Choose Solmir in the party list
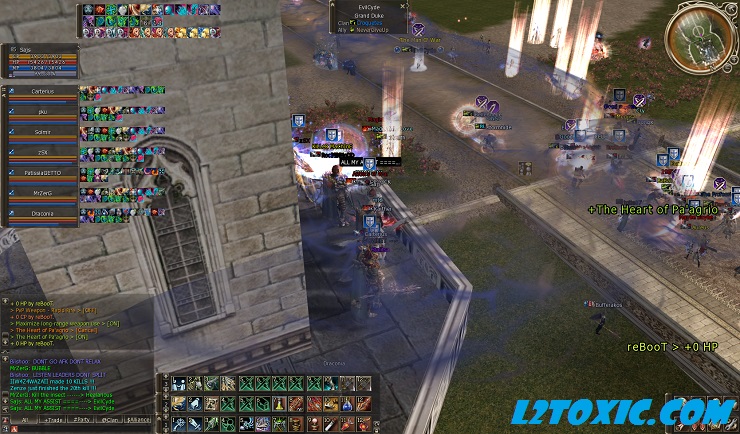 tap(42, 133)
